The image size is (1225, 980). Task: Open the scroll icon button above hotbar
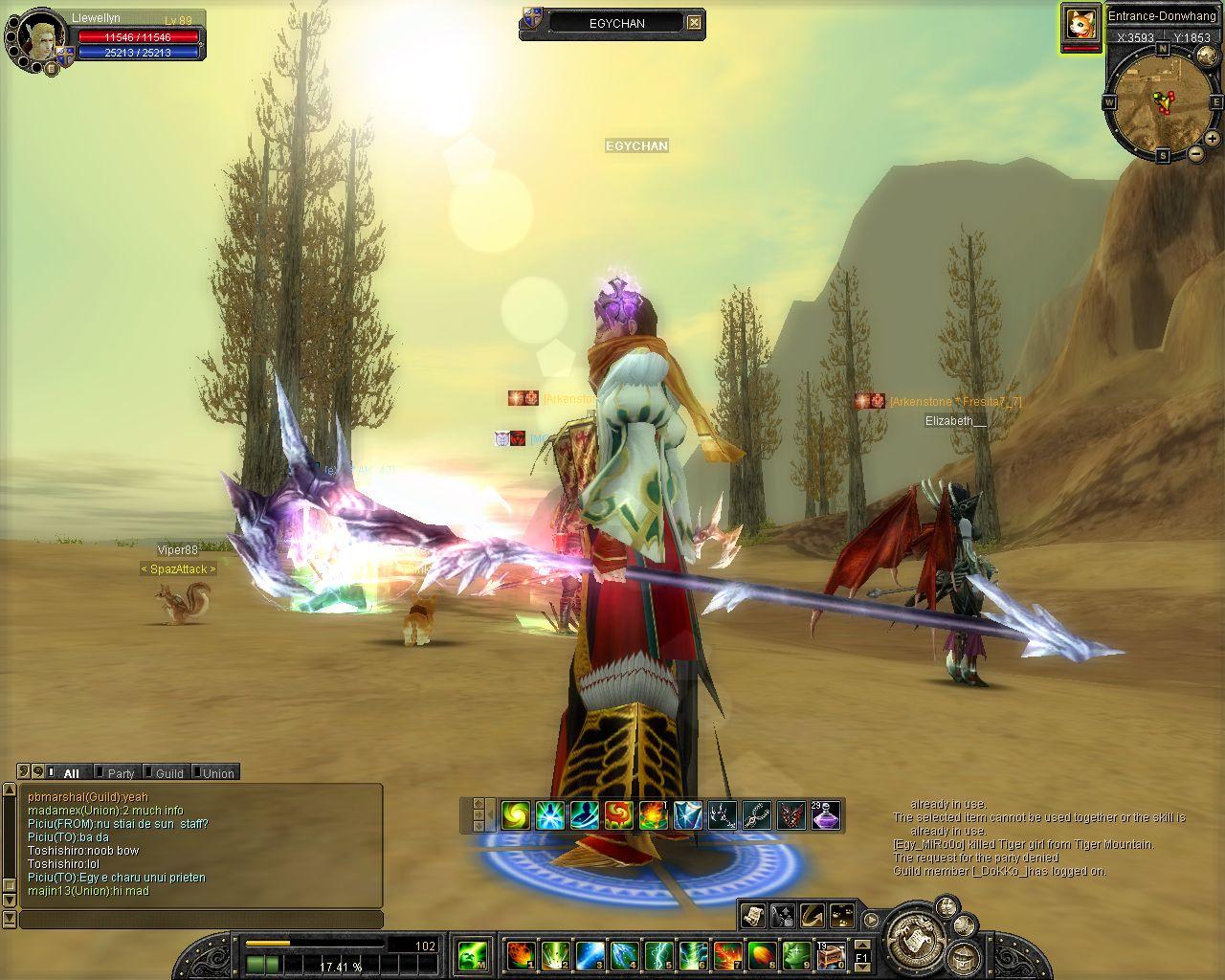(x=753, y=916)
